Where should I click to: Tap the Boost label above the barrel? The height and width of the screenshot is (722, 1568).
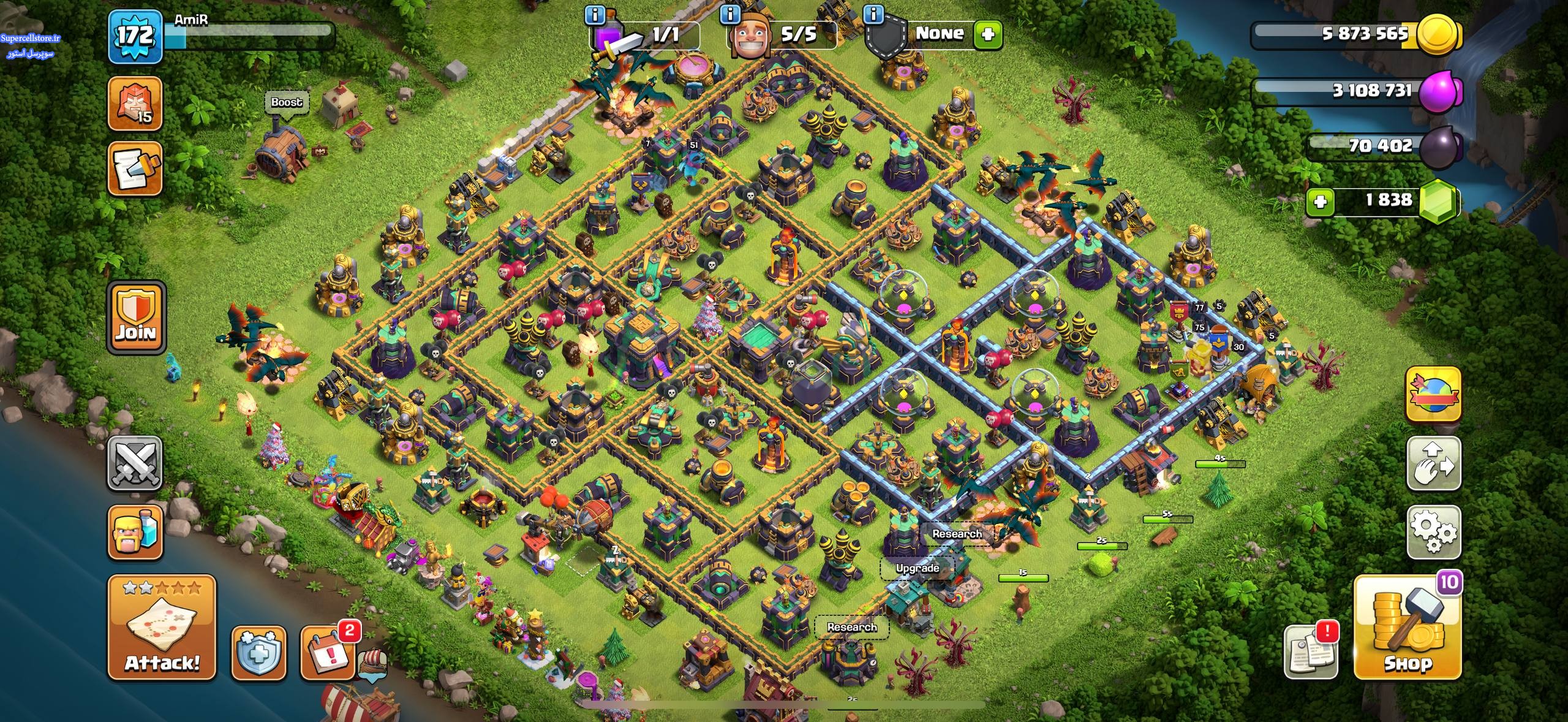pos(287,102)
